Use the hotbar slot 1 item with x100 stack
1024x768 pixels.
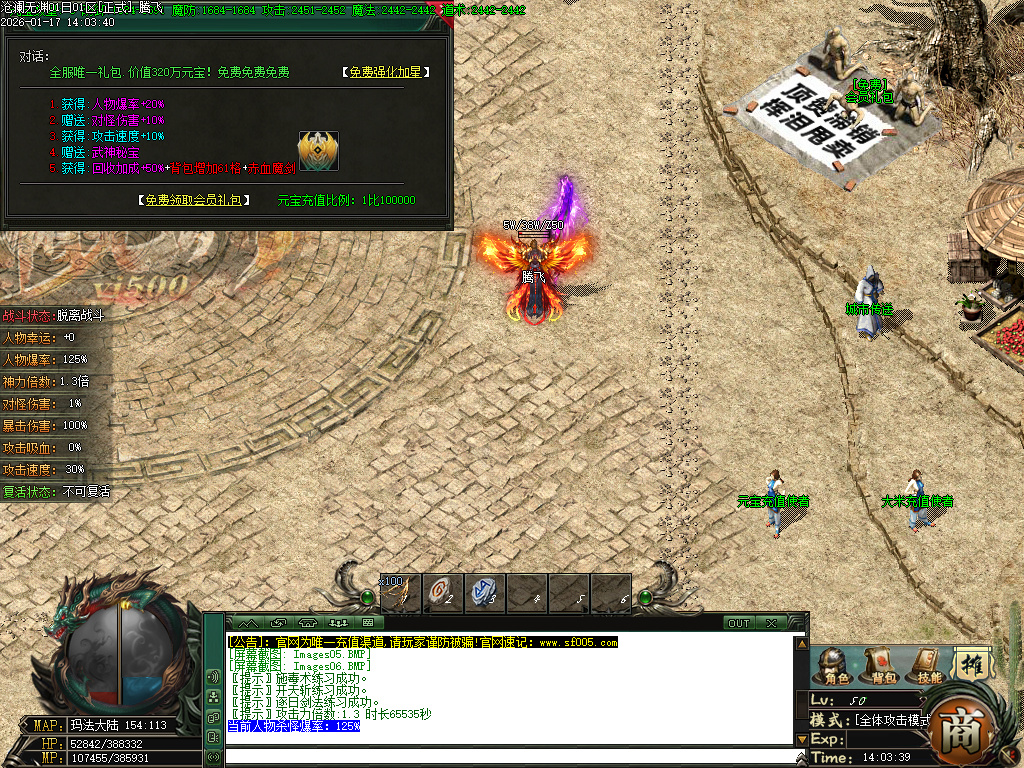(x=400, y=593)
